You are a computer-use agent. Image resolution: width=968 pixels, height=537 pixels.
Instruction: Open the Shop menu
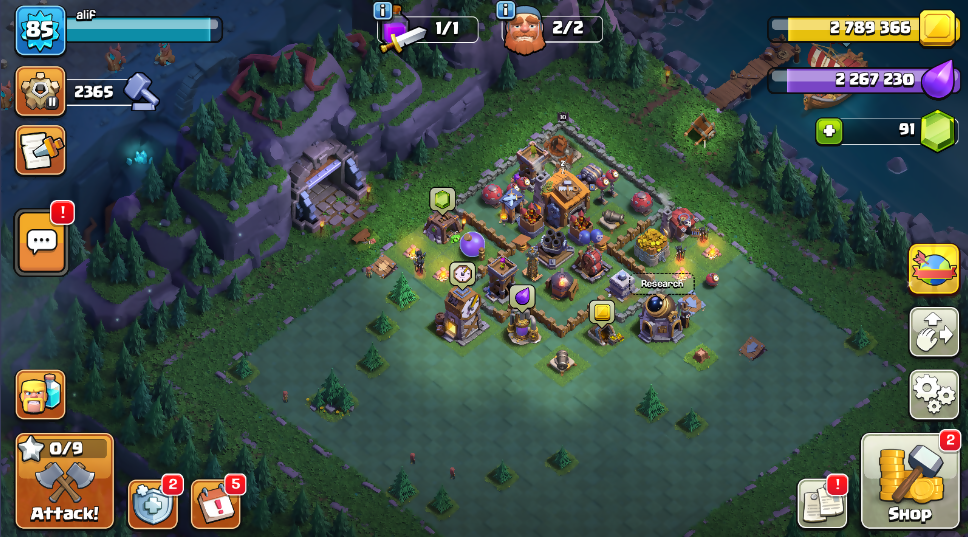(x=909, y=482)
